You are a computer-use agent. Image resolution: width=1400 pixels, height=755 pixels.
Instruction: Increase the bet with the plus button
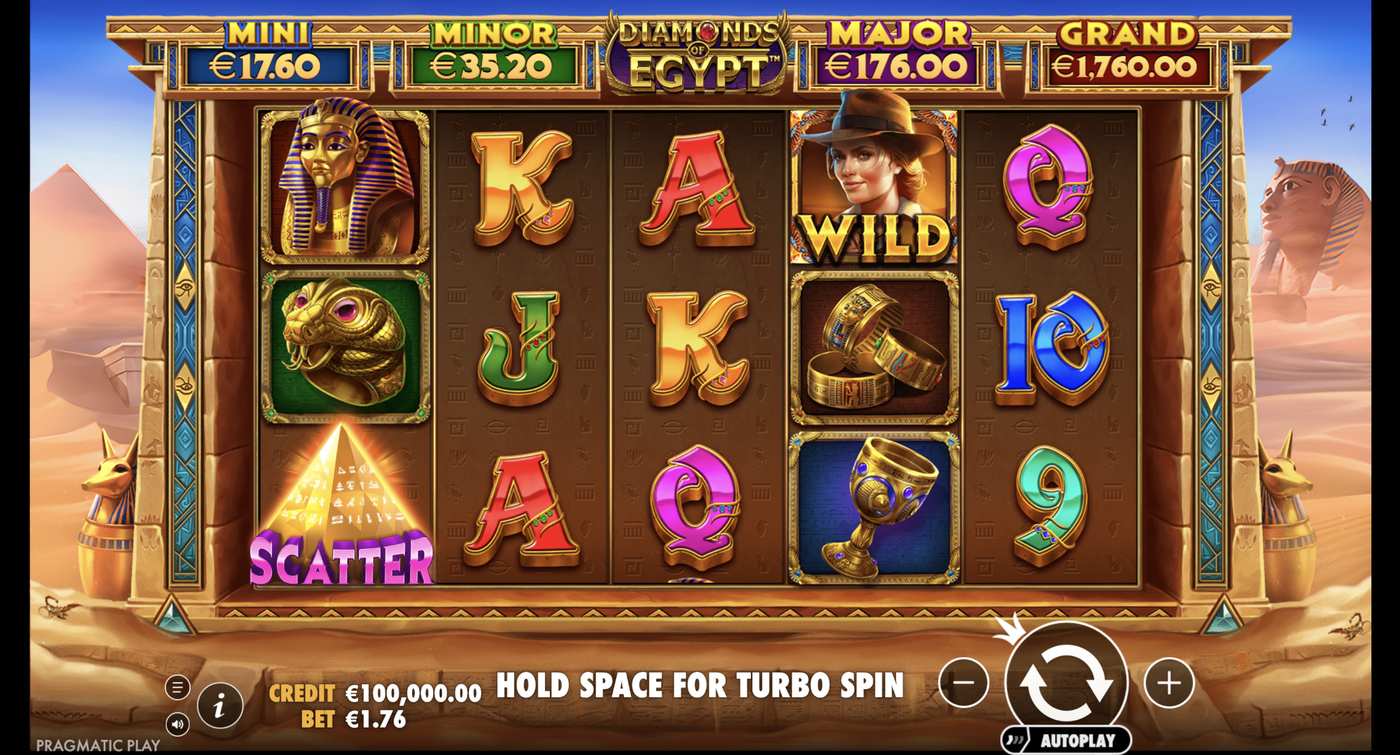1168,682
